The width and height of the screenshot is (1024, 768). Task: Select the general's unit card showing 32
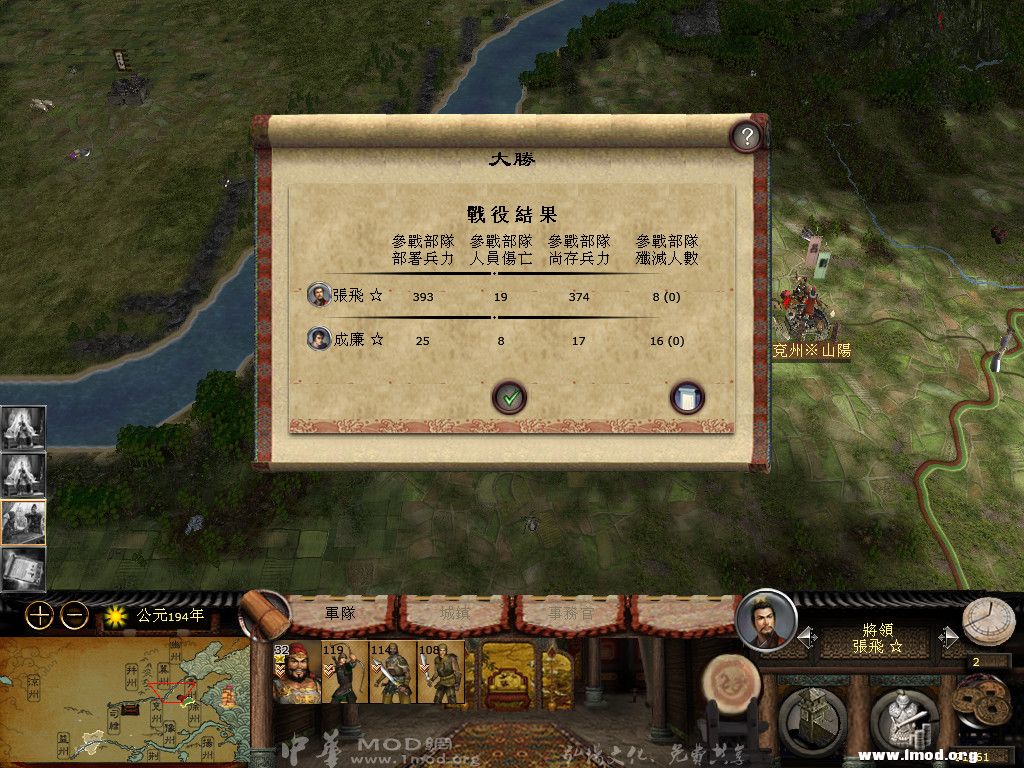296,673
